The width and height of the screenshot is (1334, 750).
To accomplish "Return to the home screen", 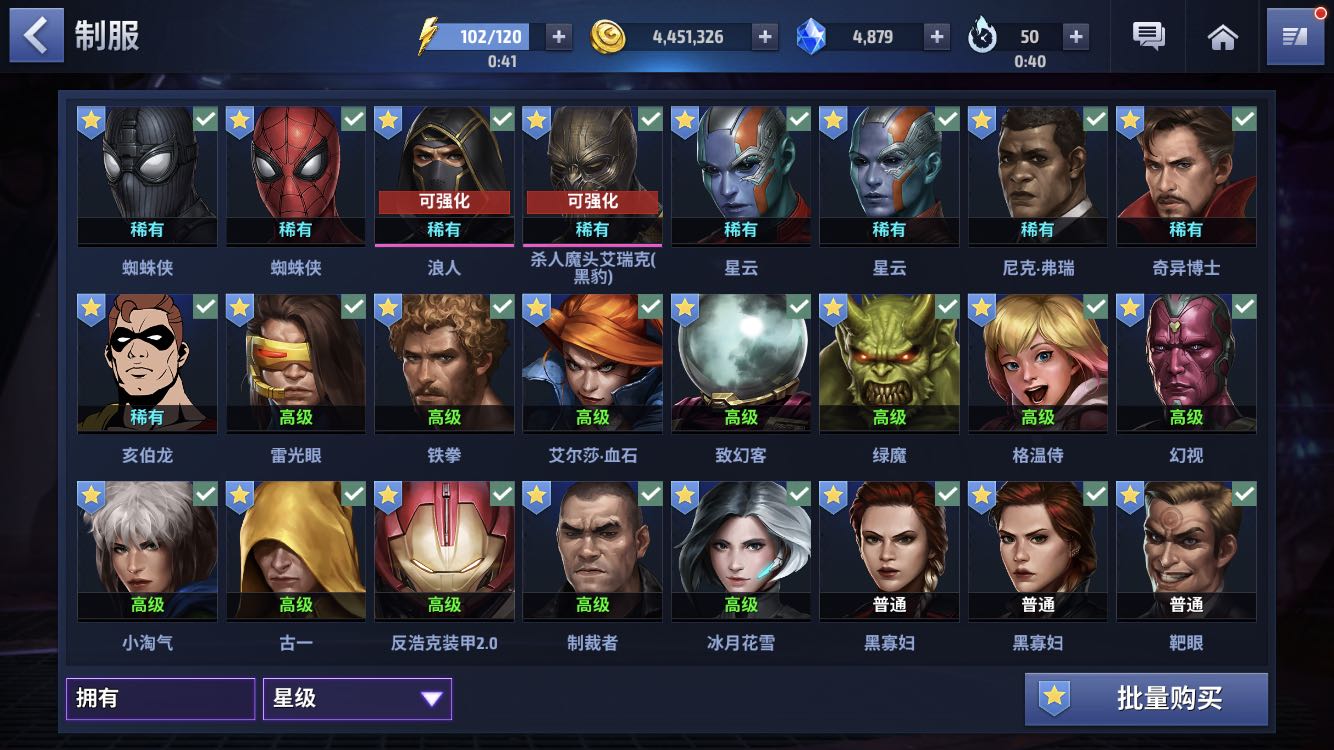I will 1222,37.
